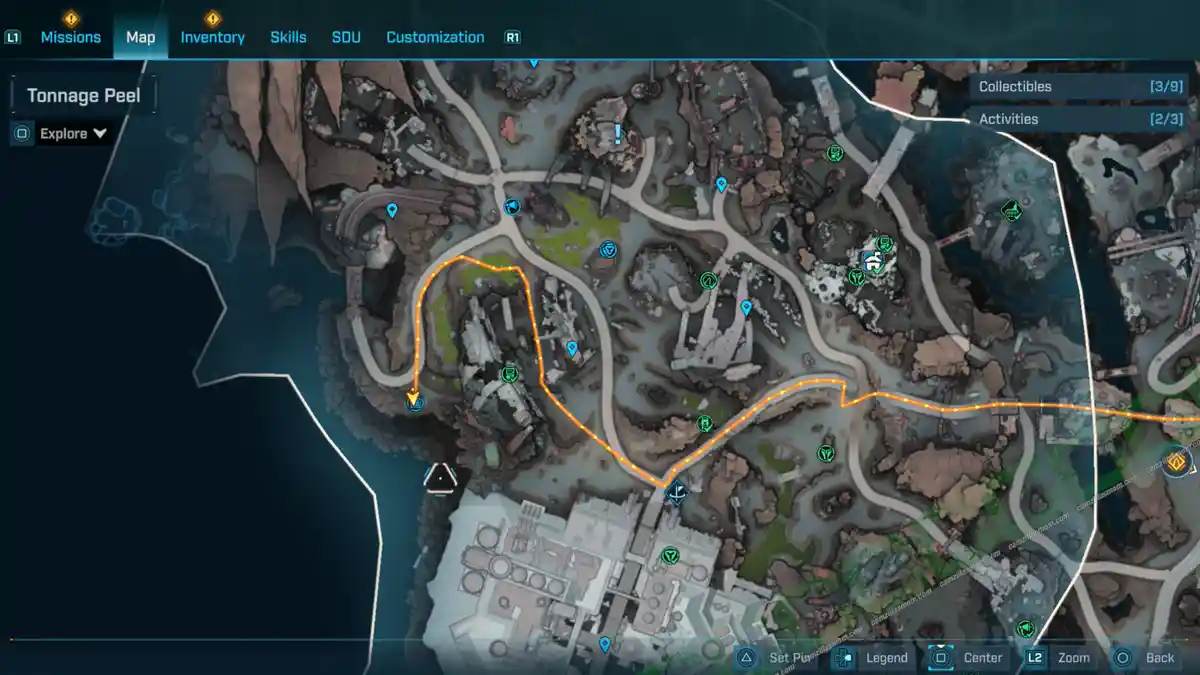Screen dimensions: 1200x675
Task: Select the anchor marker on the map
Action: click(x=677, y=491)
